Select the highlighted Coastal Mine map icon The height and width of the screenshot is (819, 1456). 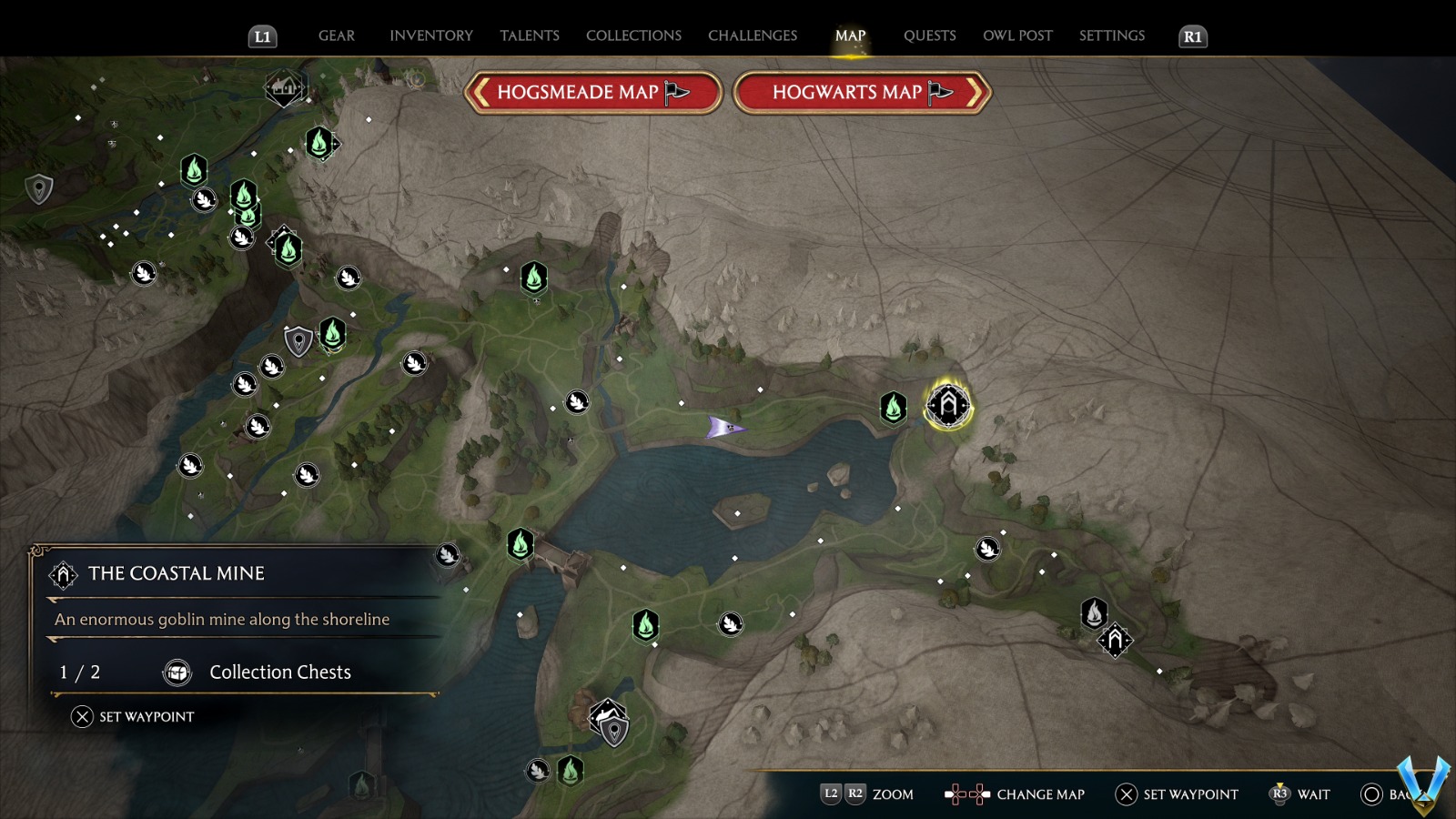click(x=946, y=406)
